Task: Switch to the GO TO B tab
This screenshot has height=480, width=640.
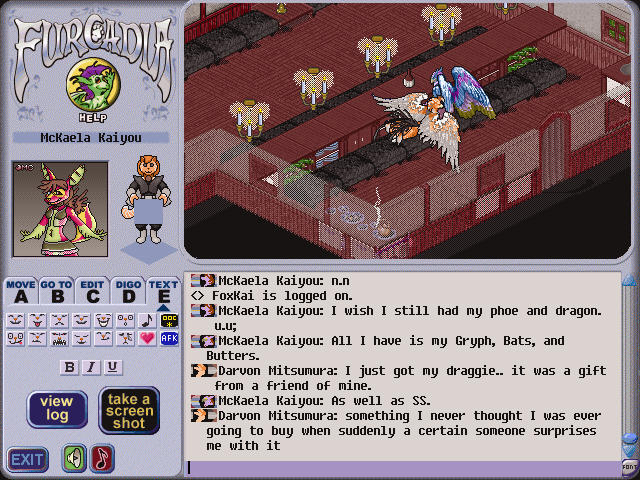Action: (56, 290)
